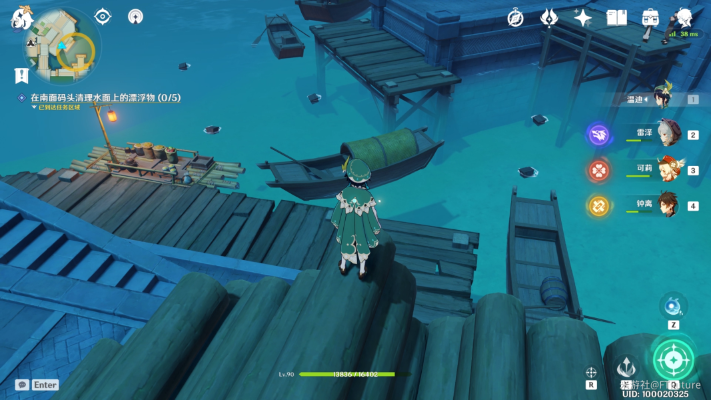Click the quest exclamation bookmark icon

21,75
